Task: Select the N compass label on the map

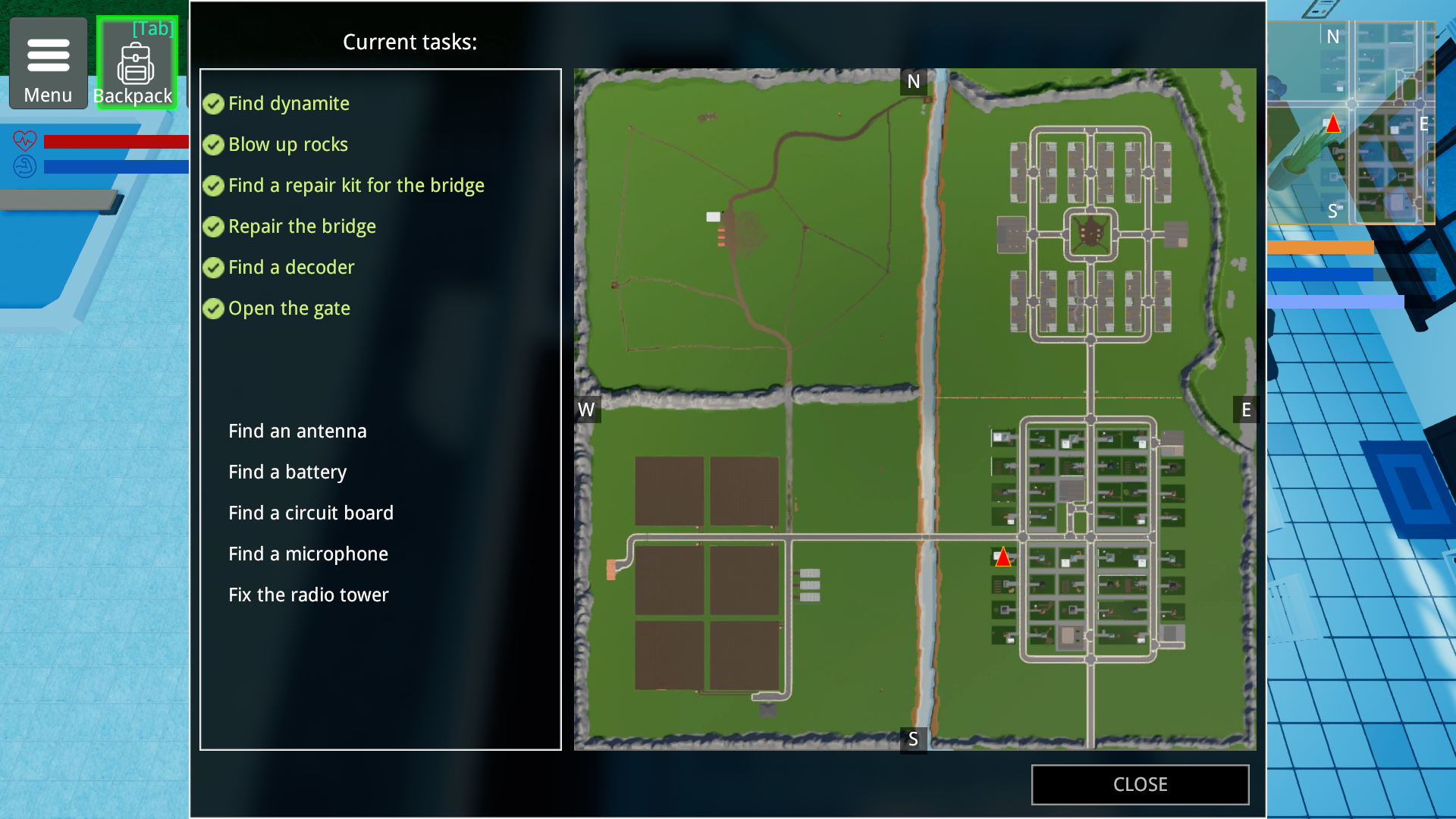Action: tap(913, 81)
